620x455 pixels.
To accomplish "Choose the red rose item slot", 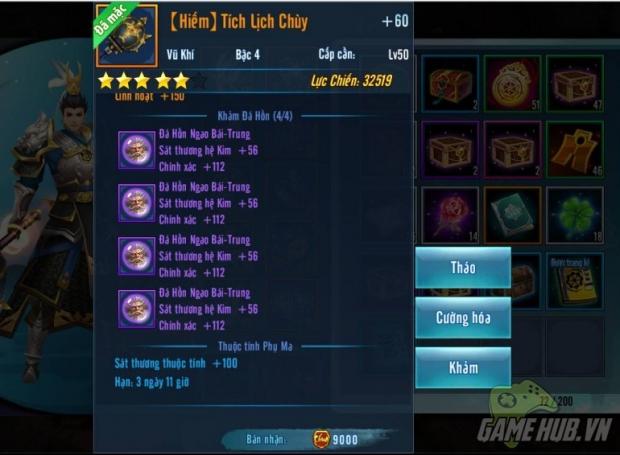I will pyautogui.click(x=450, y=214).
